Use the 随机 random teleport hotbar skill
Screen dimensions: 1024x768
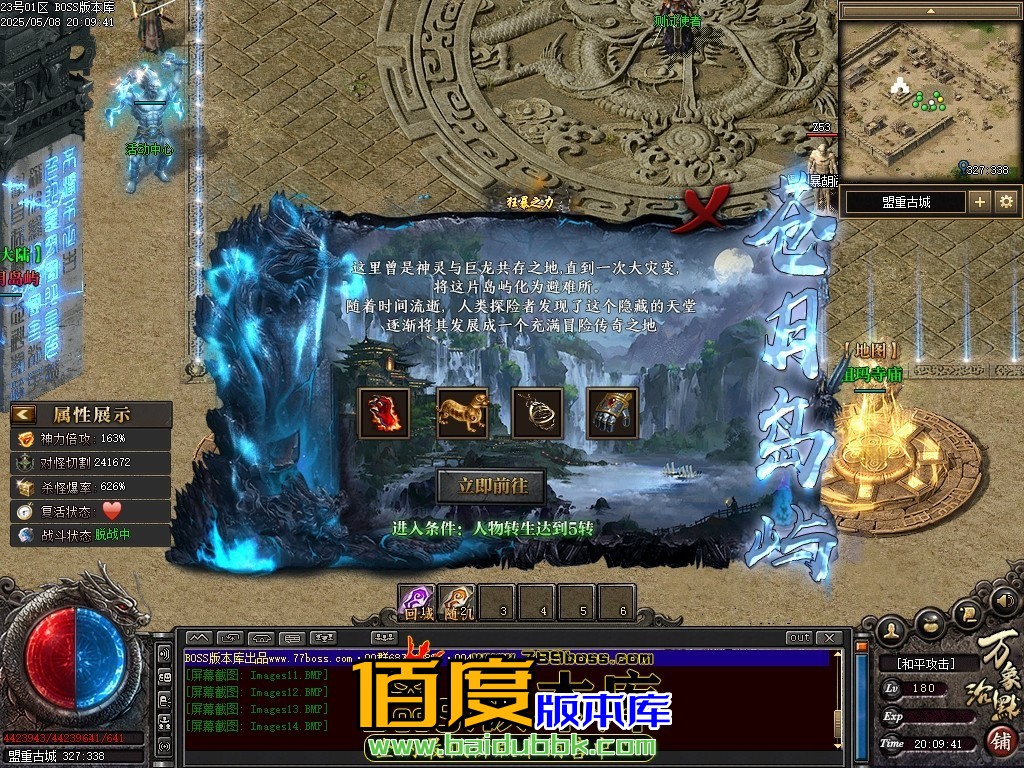click(x=457, y=602)
